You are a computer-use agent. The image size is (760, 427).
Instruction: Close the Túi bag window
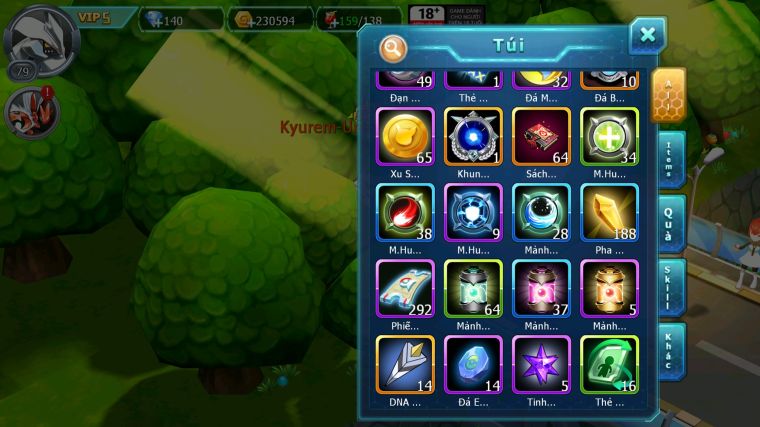tap(647, 36)
